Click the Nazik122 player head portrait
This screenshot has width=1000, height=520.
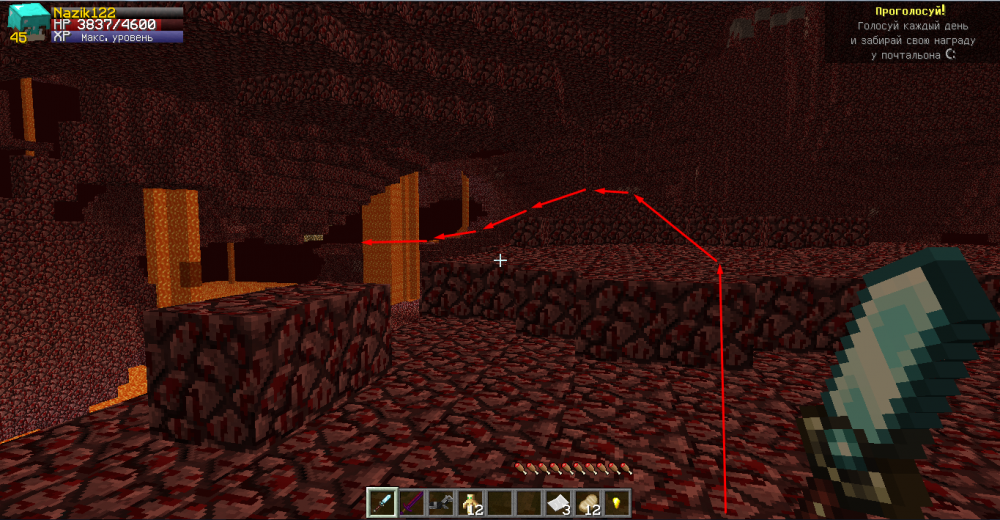pyautogui.click(x=24, y=22)
